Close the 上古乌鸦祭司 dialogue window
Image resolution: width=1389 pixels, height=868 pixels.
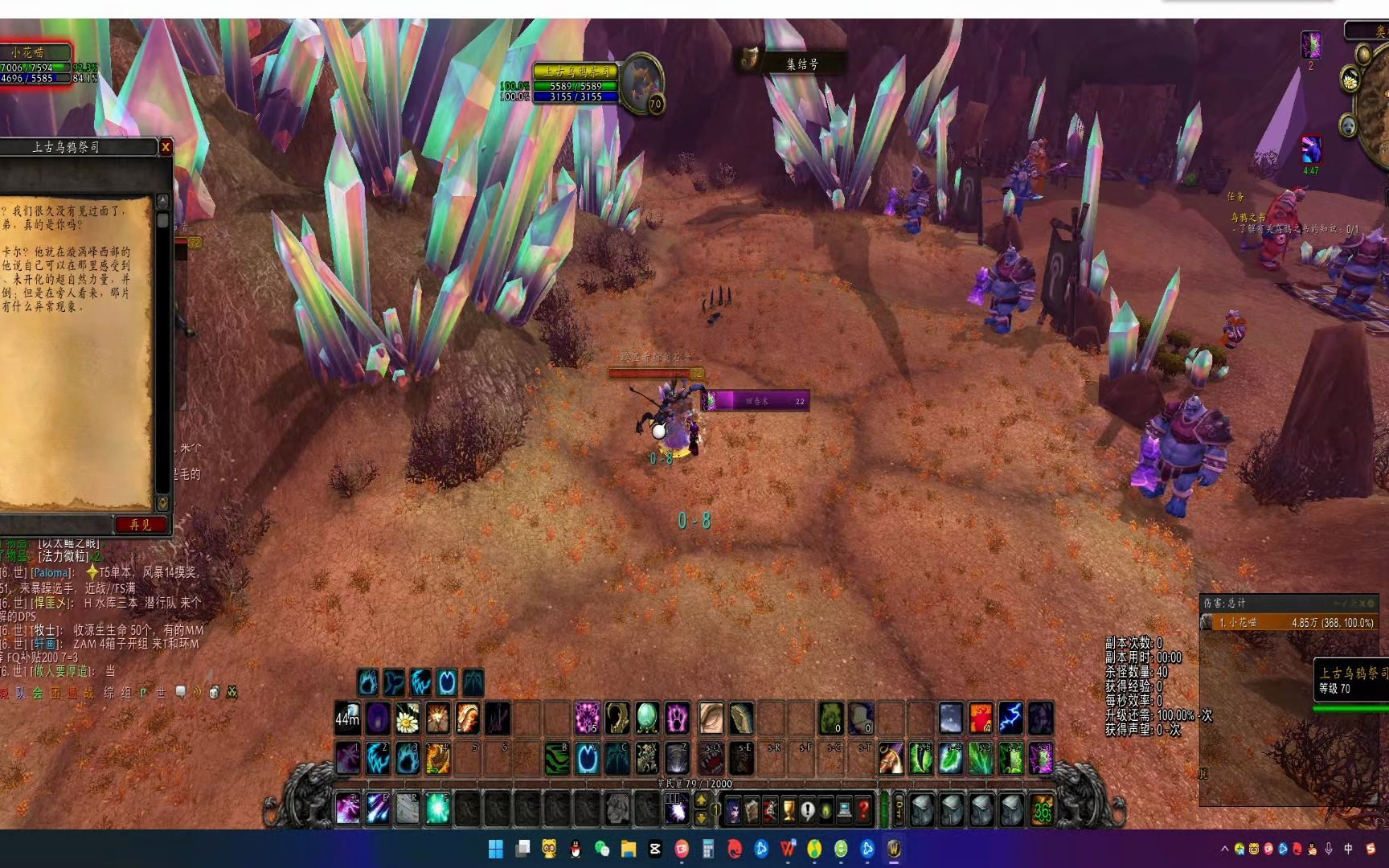[166, 147]
